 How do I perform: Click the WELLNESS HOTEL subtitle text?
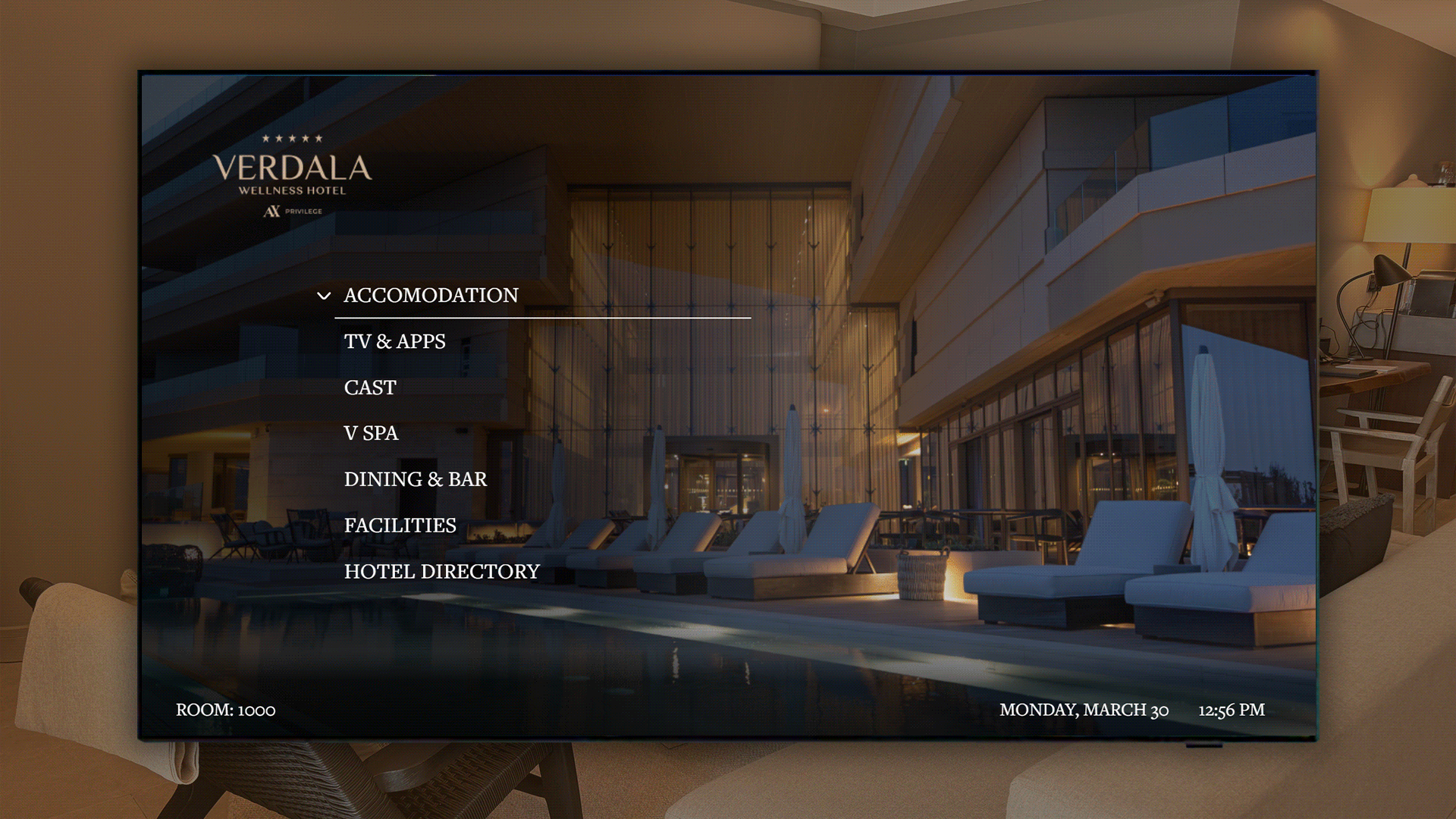click(292, 191)
